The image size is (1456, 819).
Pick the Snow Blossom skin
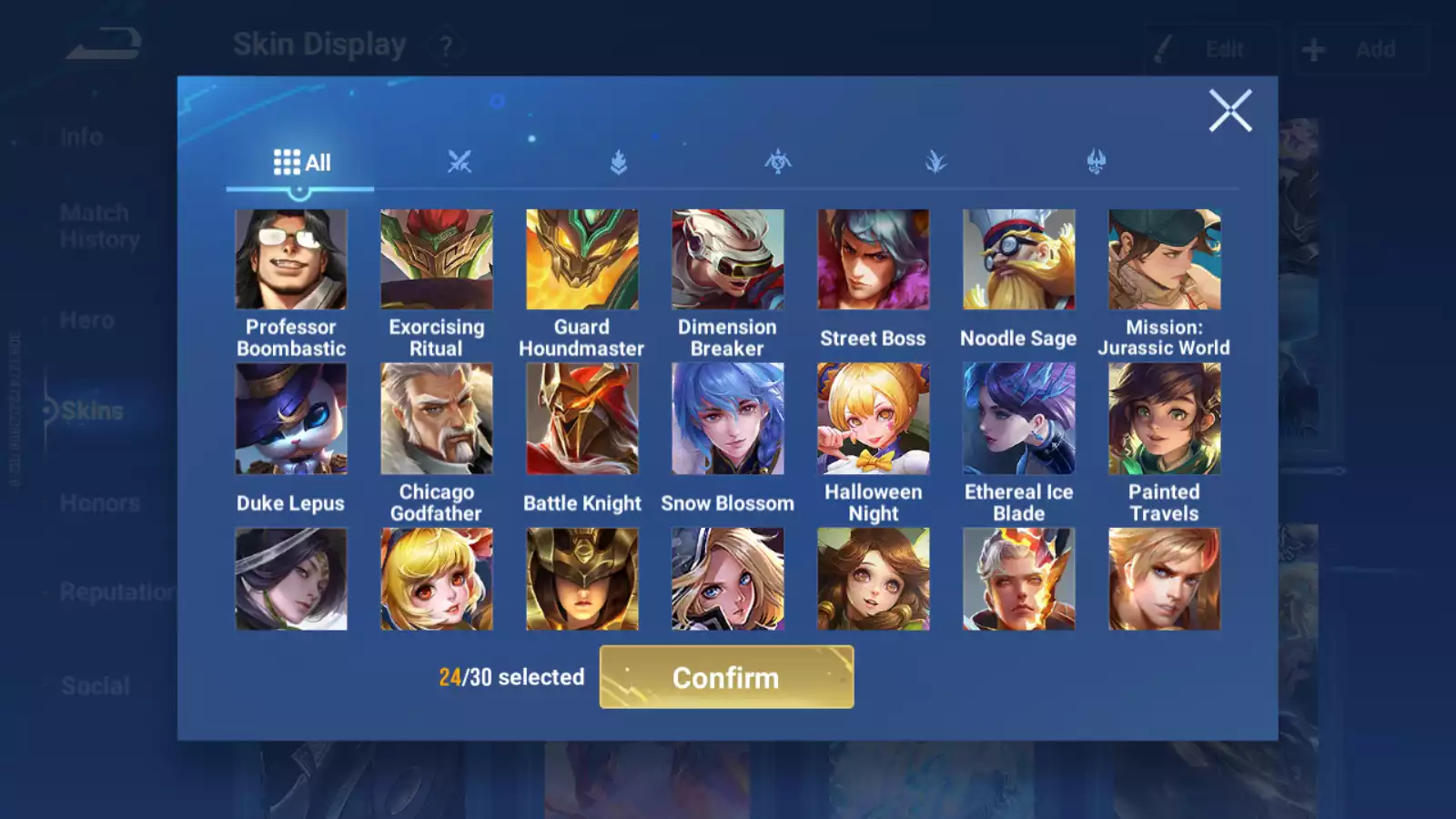[728, 420]
